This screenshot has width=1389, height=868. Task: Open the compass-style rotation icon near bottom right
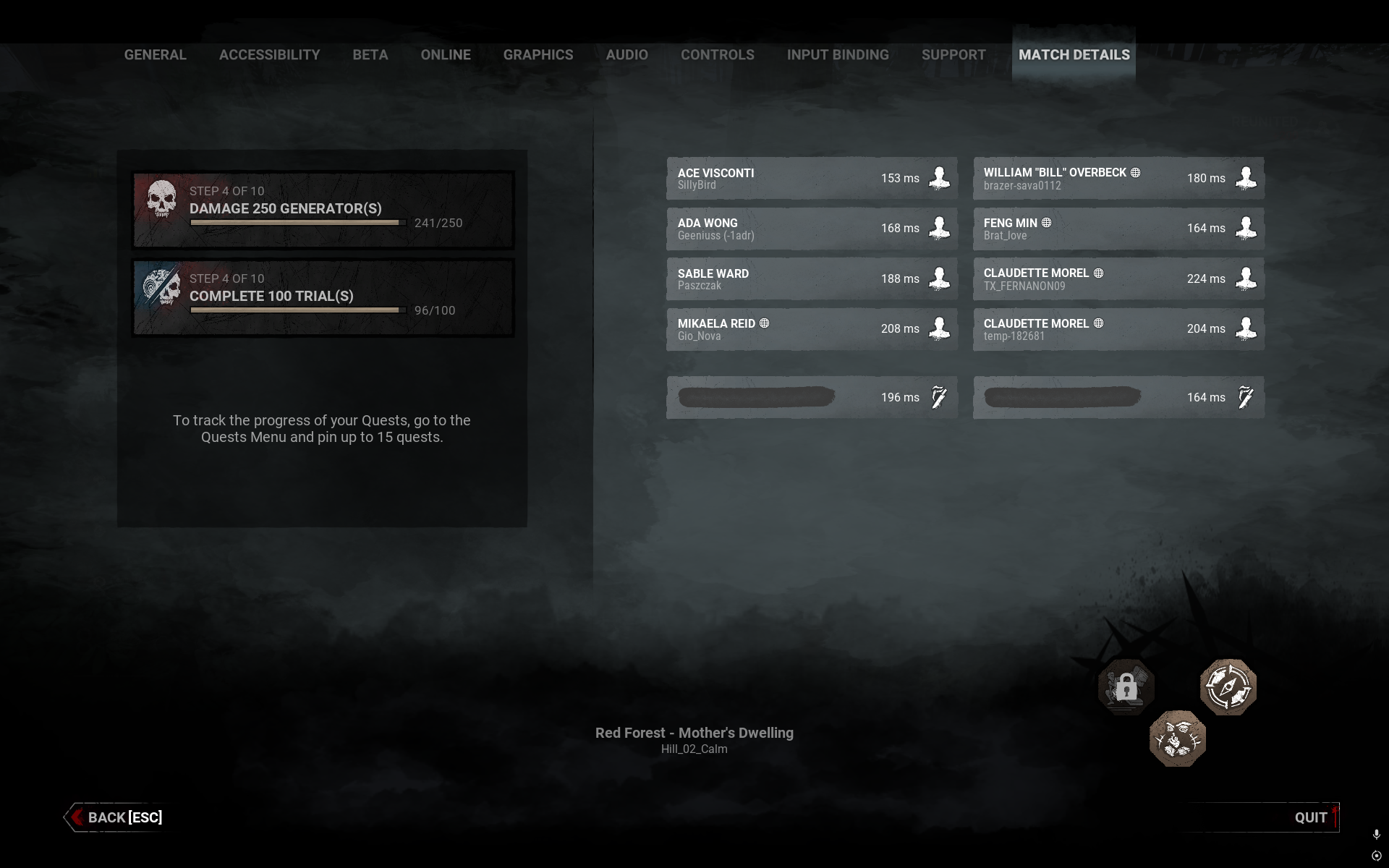click(x=1228, y=687)
